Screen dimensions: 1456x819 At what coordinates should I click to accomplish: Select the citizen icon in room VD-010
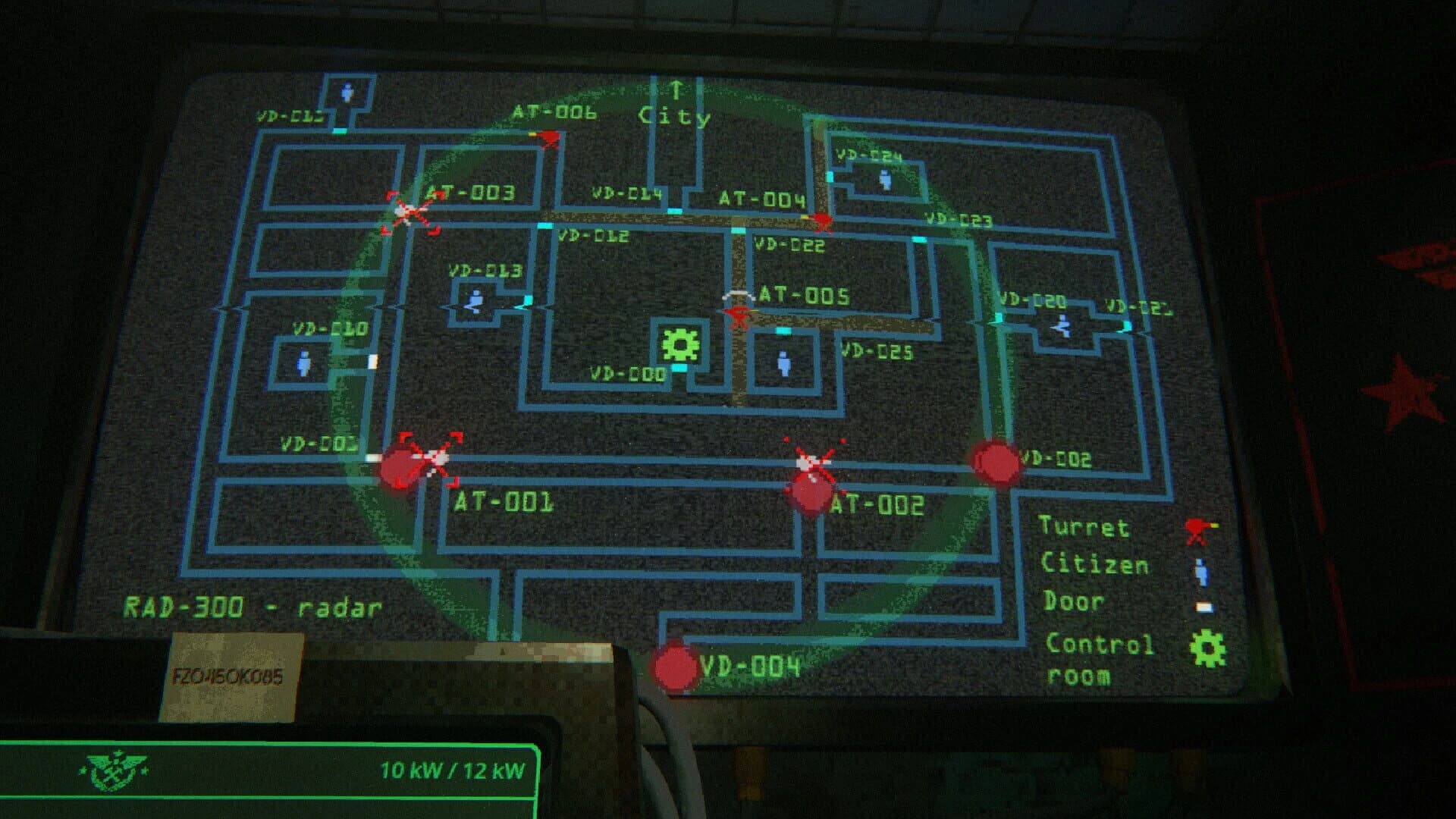click(x=305, y=363)
